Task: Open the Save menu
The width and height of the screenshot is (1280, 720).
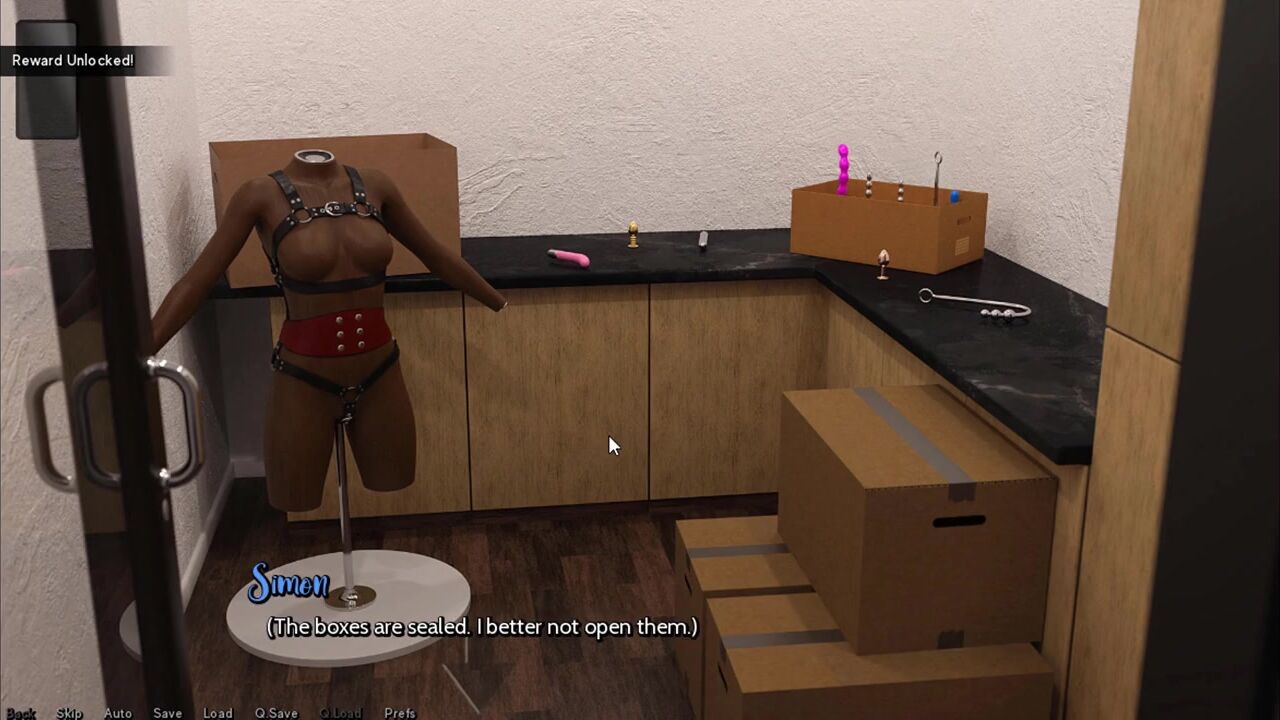Action: coord(167,713)
